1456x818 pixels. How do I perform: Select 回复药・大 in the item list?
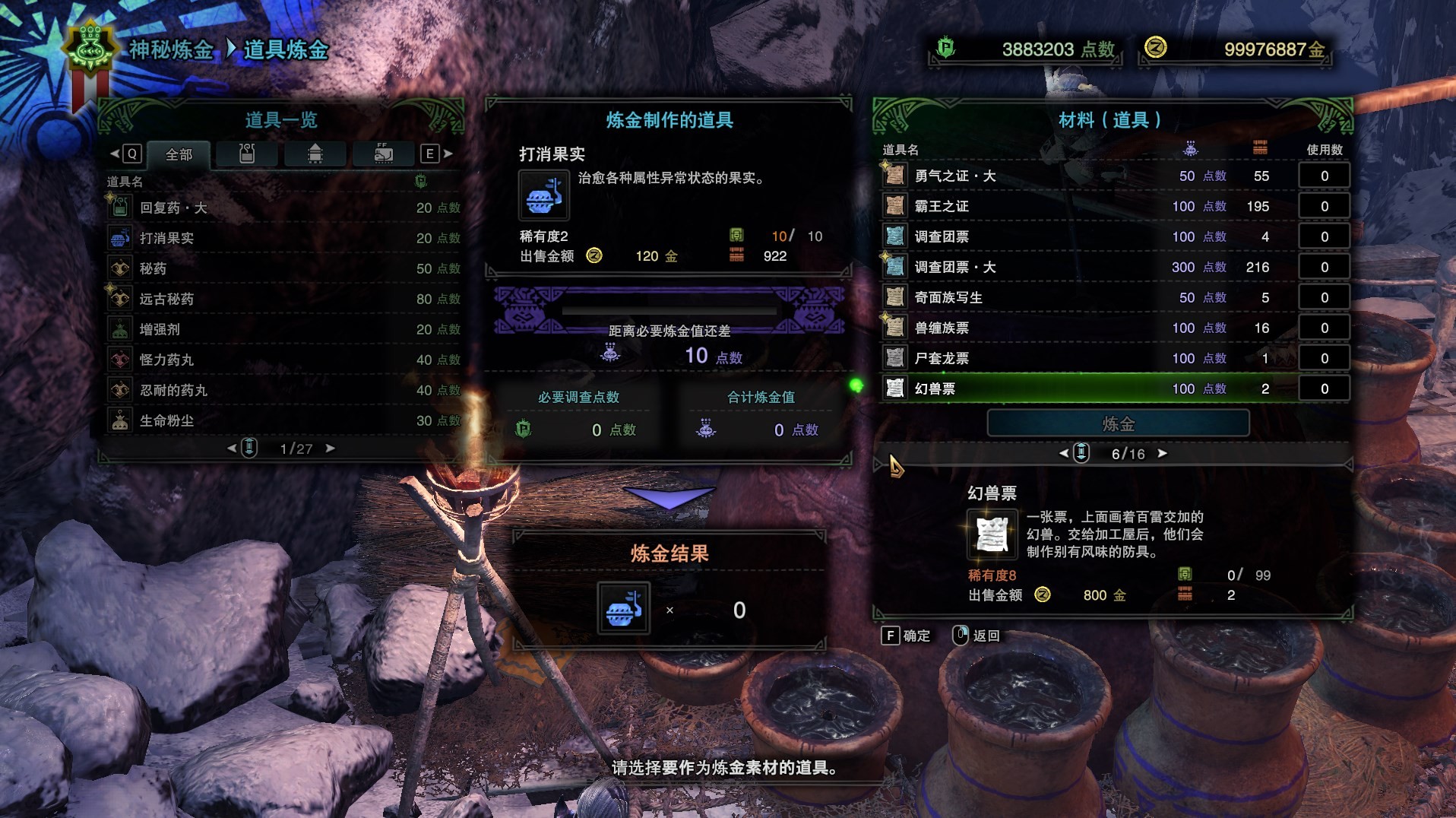coord(283,208)
